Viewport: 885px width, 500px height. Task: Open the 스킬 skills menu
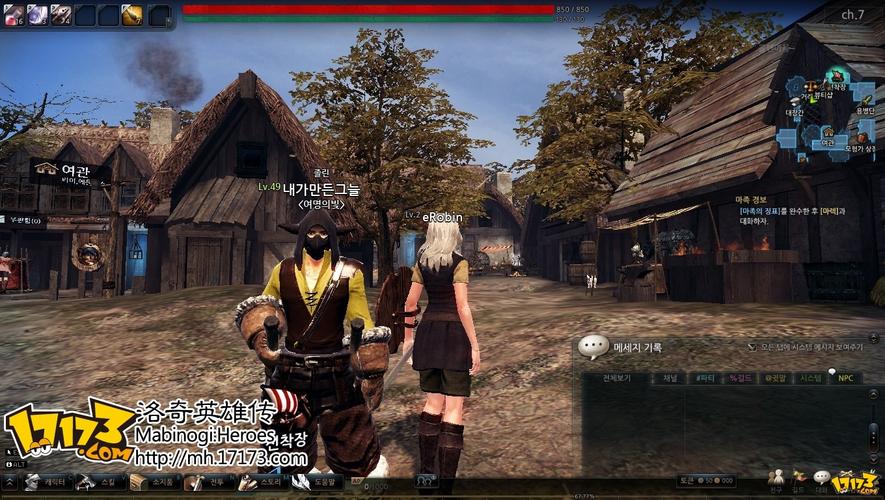100,483
